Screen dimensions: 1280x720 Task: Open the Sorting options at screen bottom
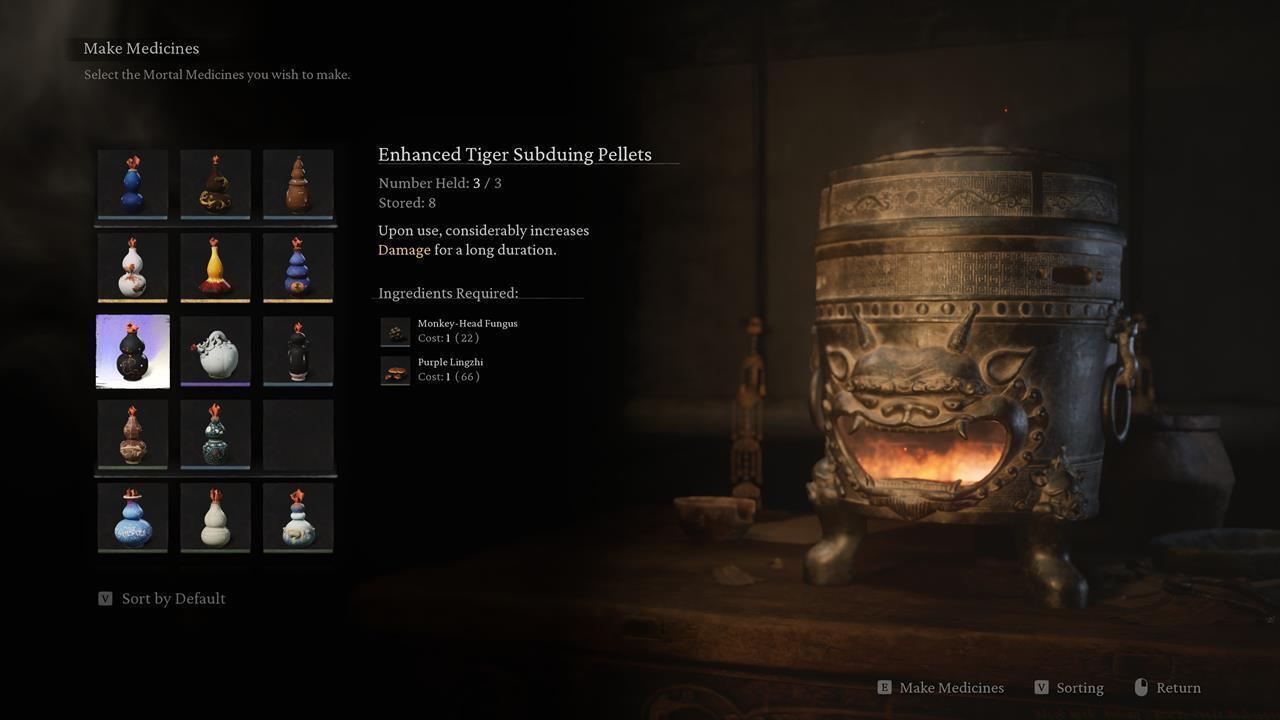(1069, 687)
